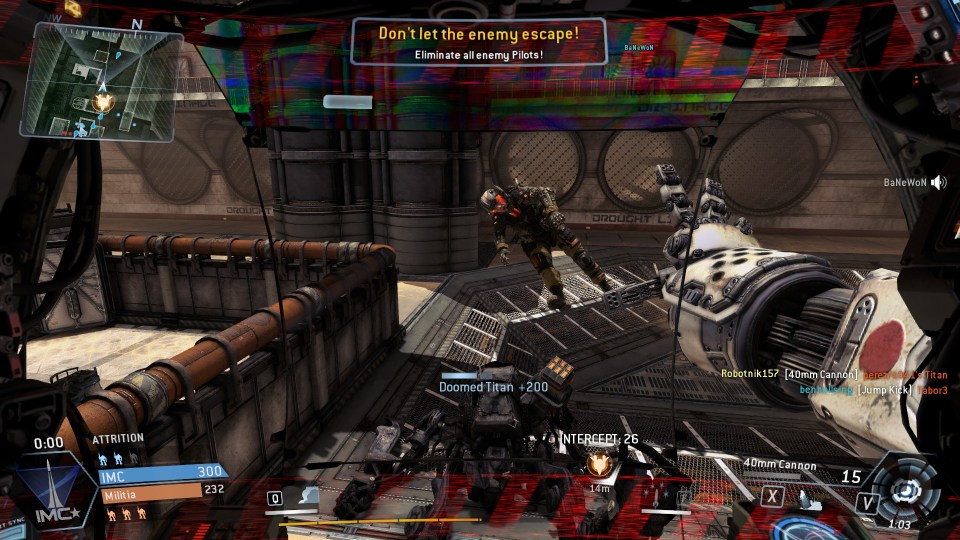The image size is (960, 540).
Task: Click the speaker icon next to BaNeWoN
Action: click(938, 183)
